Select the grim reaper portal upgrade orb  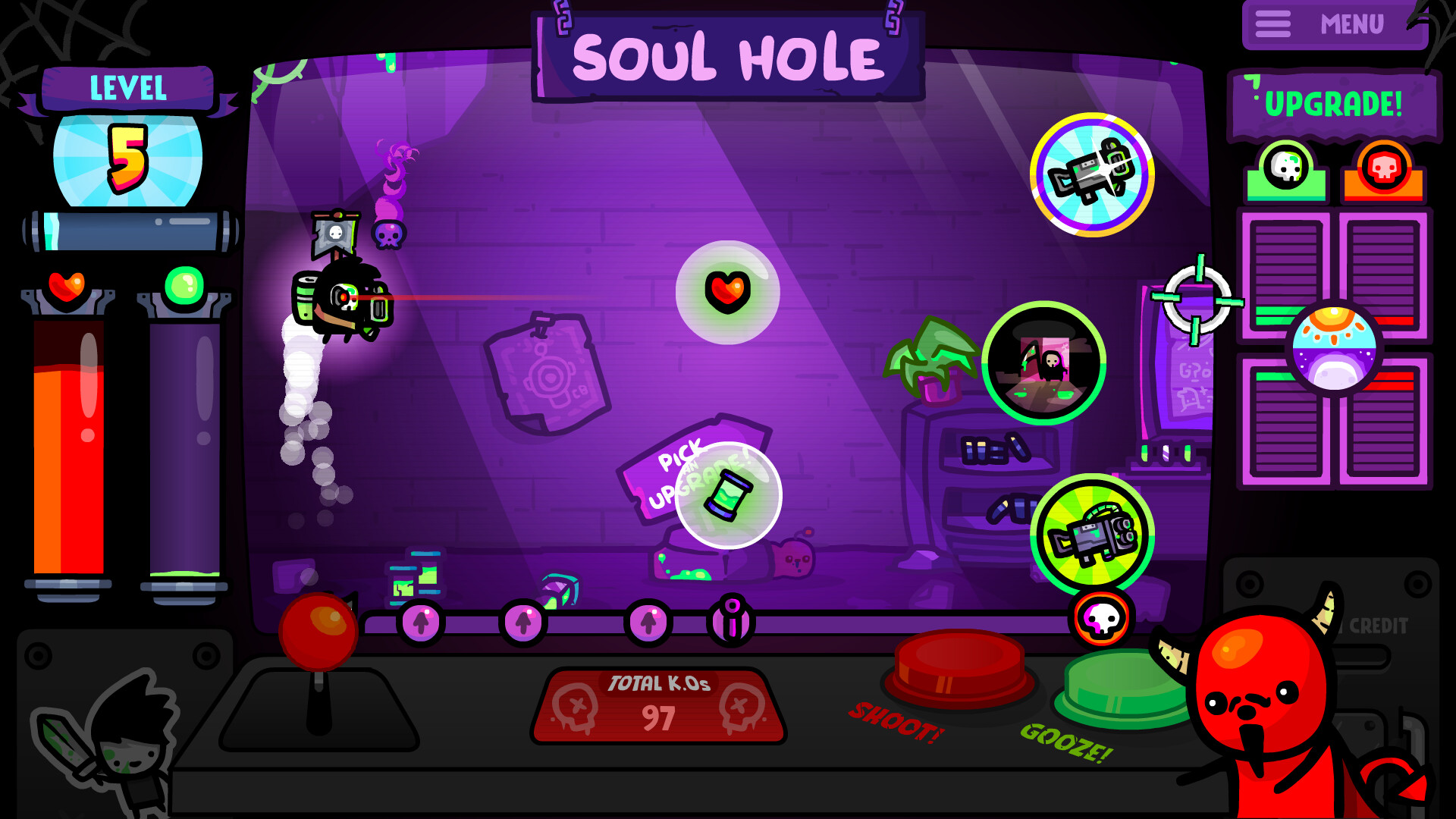coord(1045,364)
